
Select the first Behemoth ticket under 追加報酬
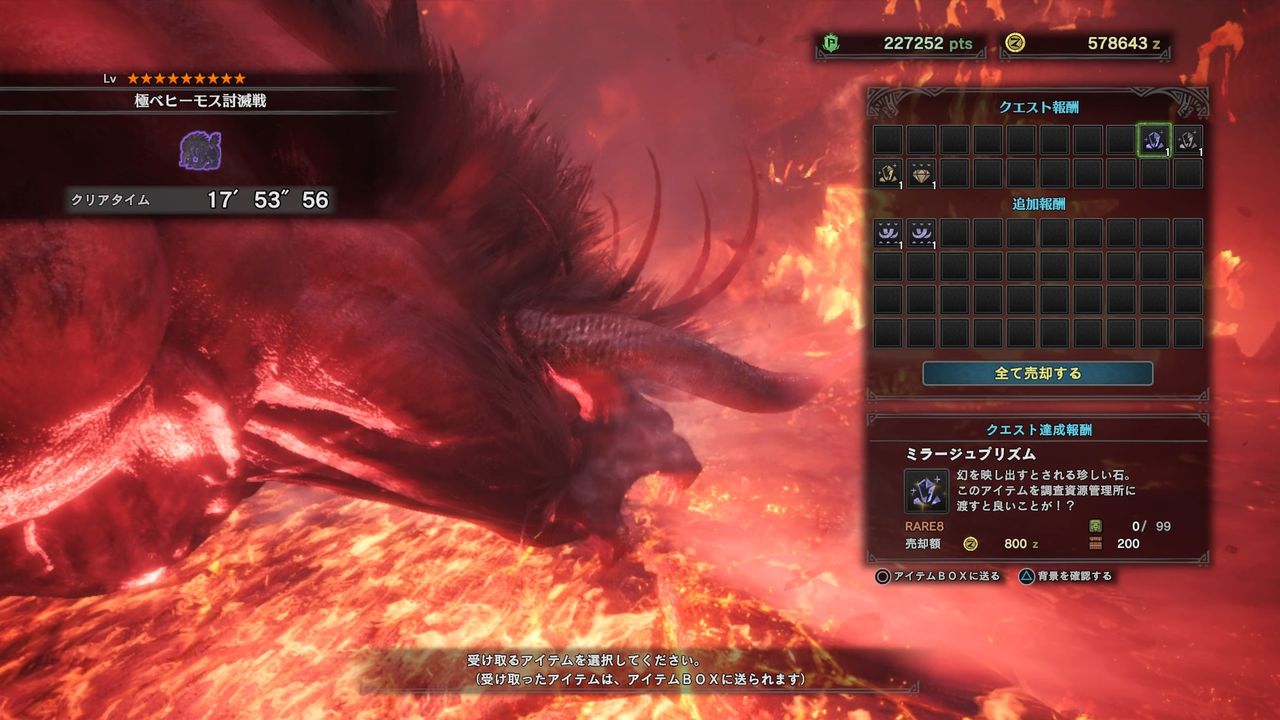click(887, 232)
